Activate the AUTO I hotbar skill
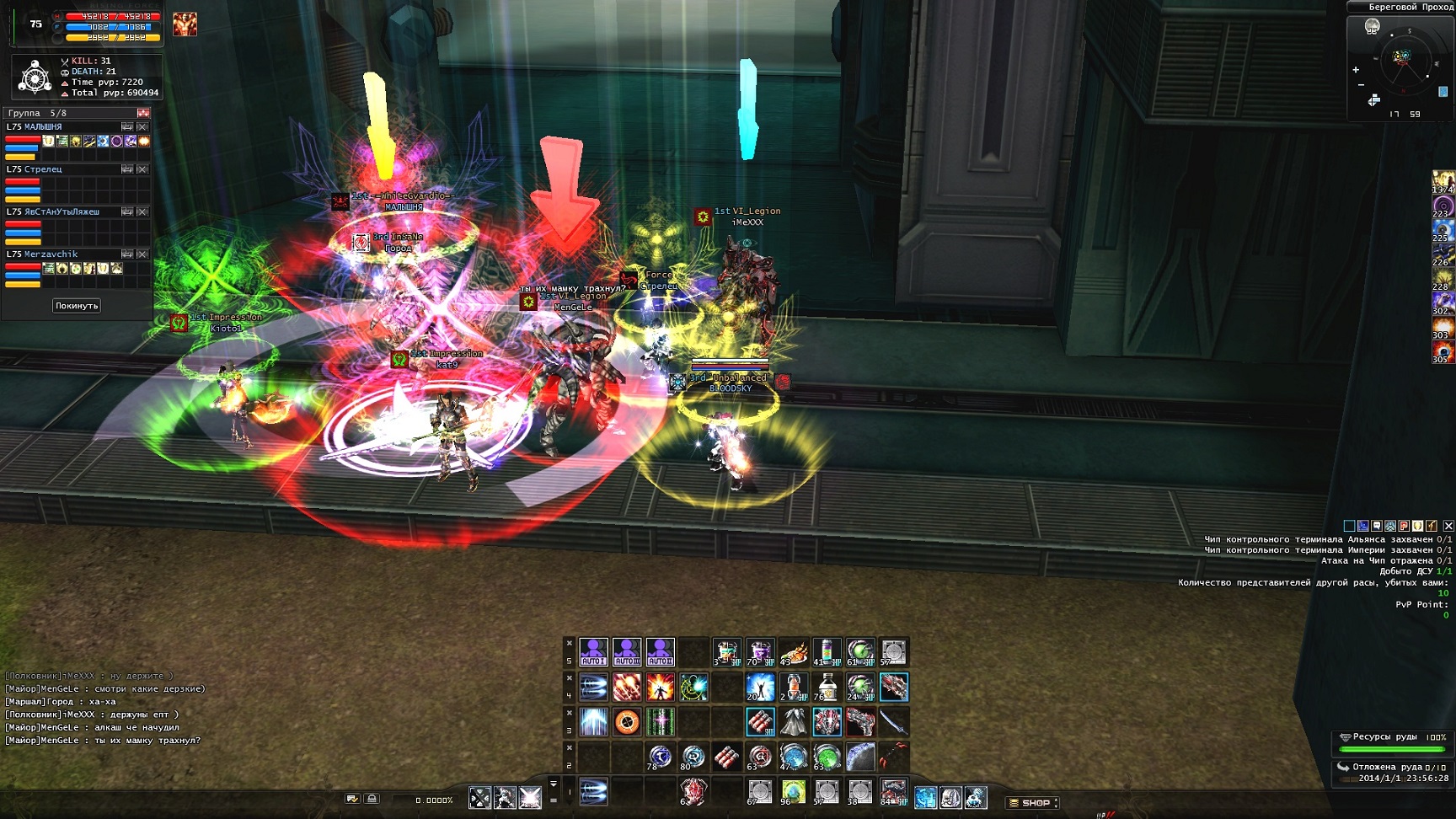Viewport: 1456px width, 819px height. coord(593,652)
